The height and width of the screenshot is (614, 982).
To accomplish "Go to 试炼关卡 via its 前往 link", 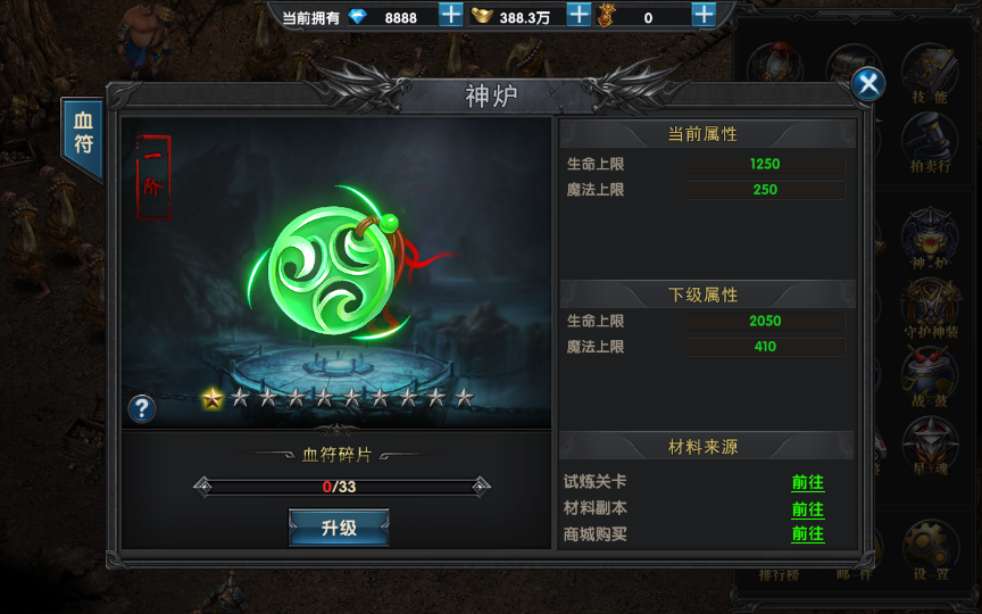I will click(807, 482).
